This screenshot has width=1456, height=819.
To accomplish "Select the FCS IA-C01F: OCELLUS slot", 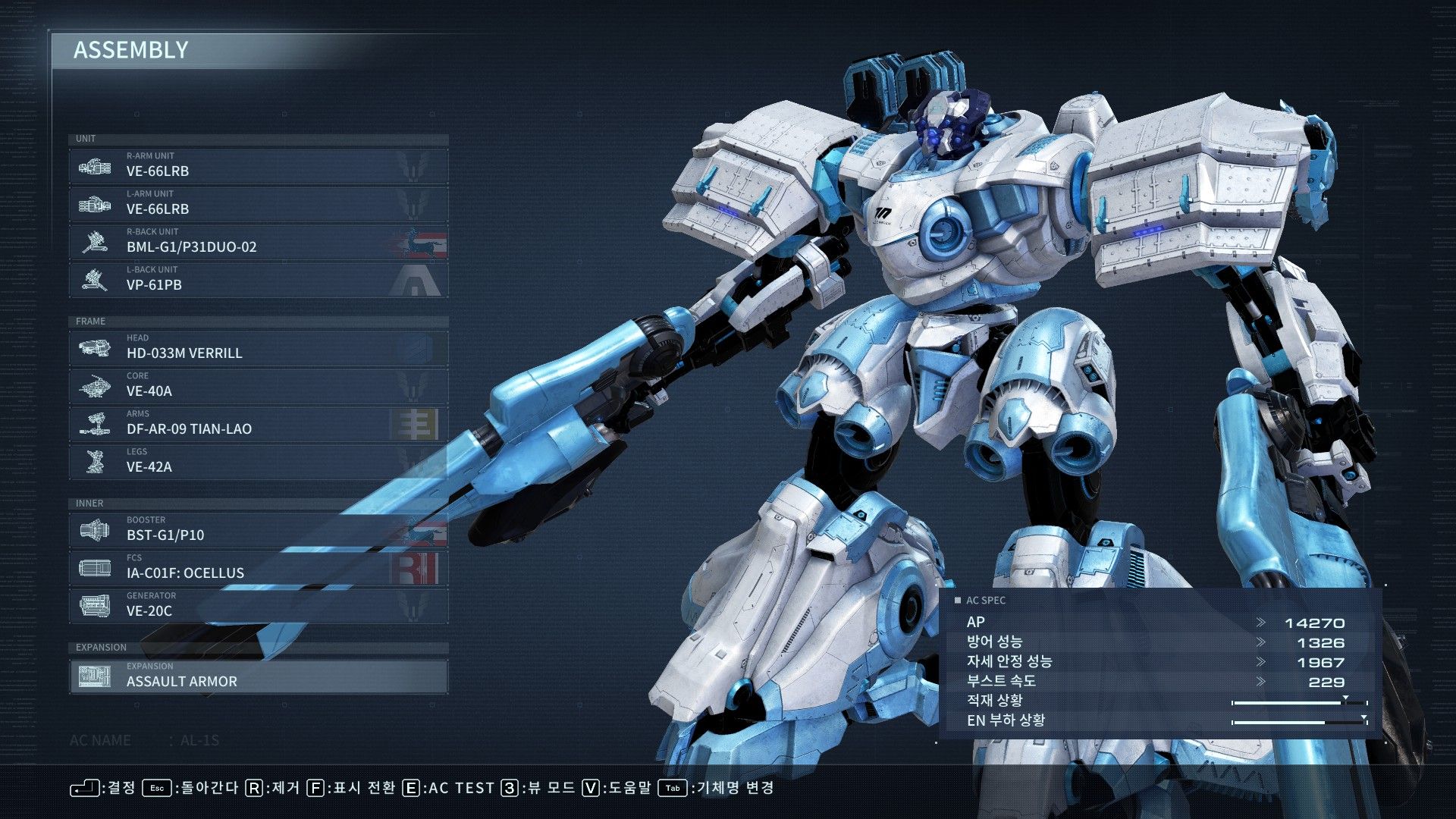I will [x=258, y=568].
